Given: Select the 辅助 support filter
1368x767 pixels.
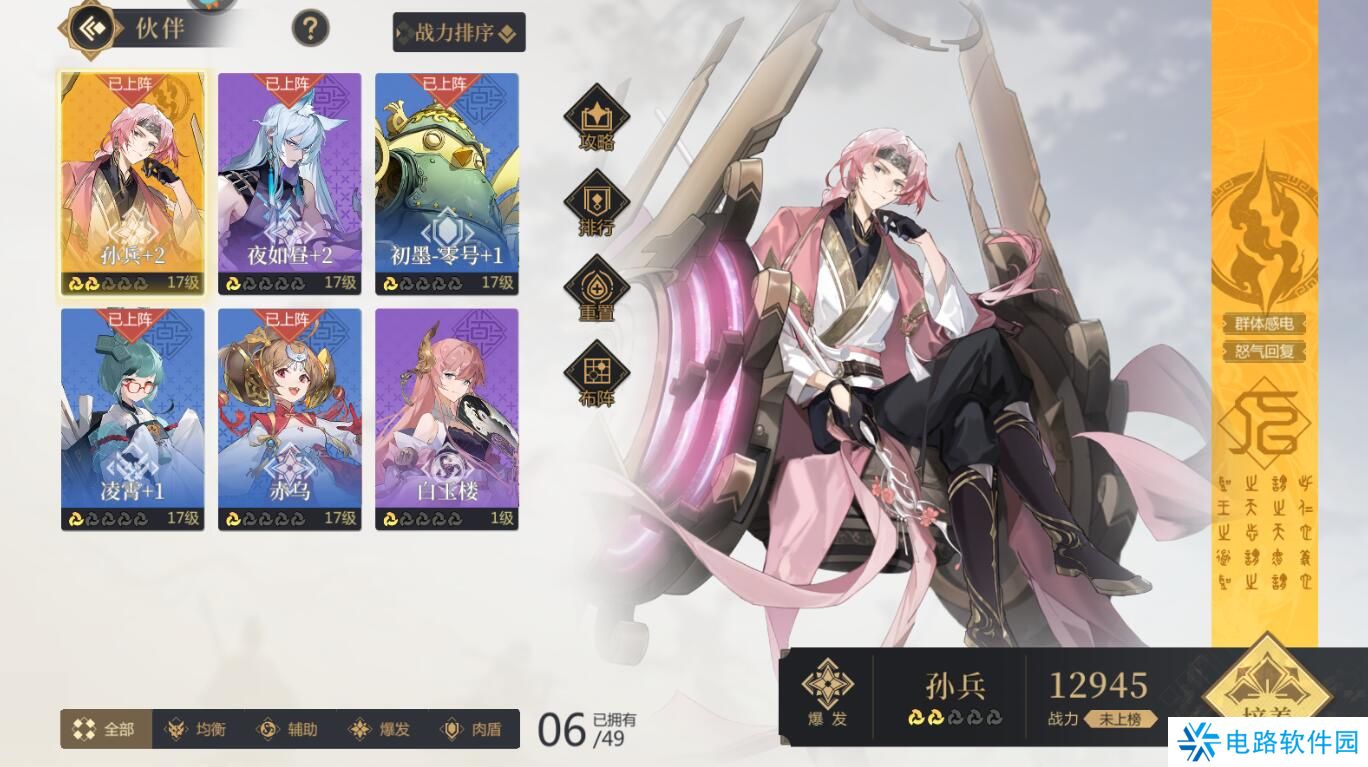Looking at the screenshot, I should pyautogui.click(x=289, y=729).
